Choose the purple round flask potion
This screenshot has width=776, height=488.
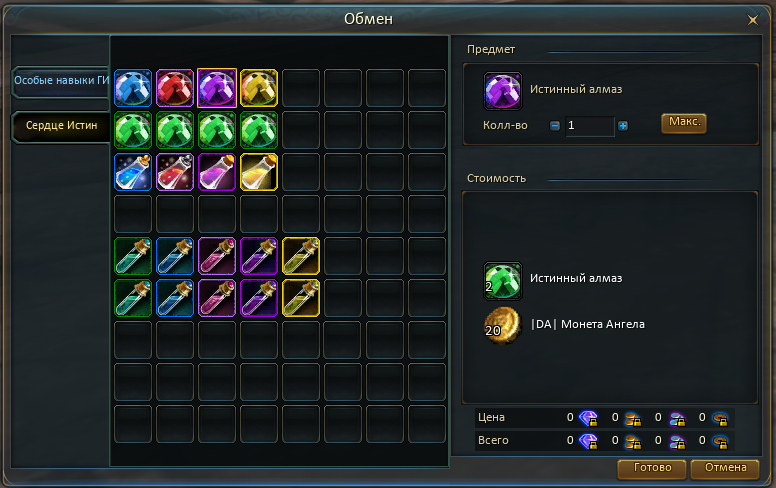[217, 172]
